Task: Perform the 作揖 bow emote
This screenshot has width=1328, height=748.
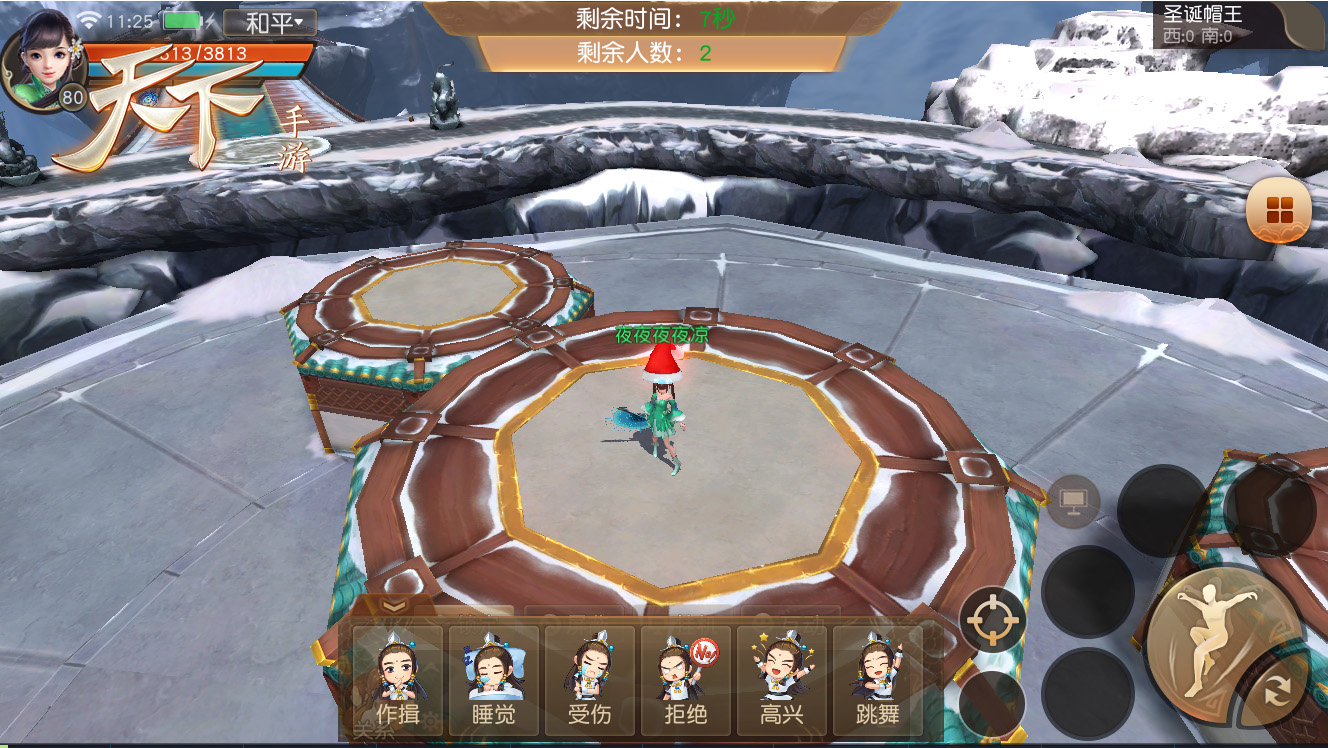Action: (x=397, y=680)
